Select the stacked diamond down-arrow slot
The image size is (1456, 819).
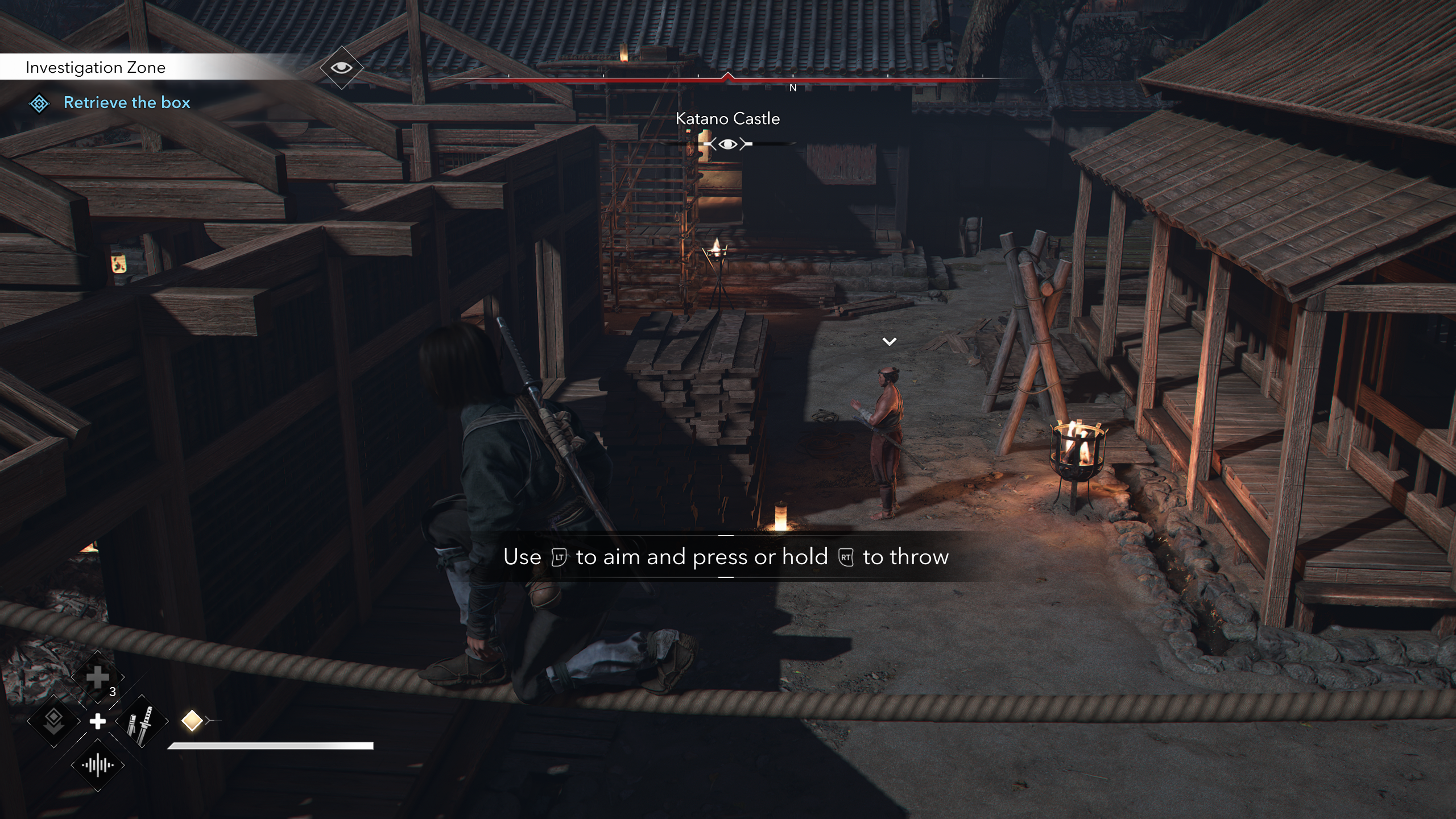click(53, 722)
